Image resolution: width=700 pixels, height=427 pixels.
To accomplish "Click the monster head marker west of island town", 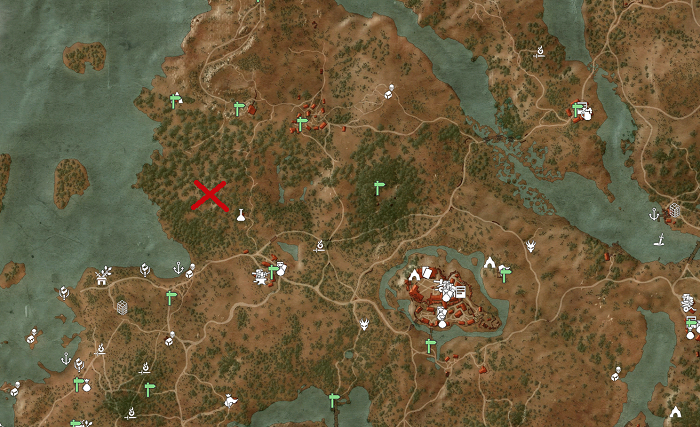I will [x=365, y=324].
